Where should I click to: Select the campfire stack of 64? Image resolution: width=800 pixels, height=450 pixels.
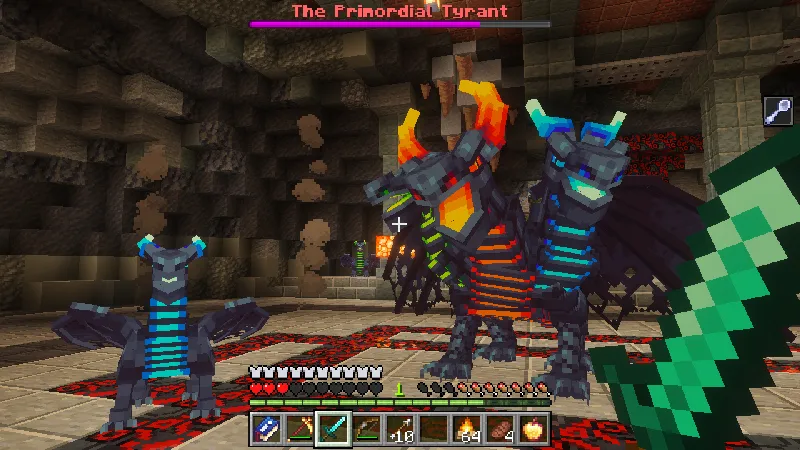pos(466,429)
